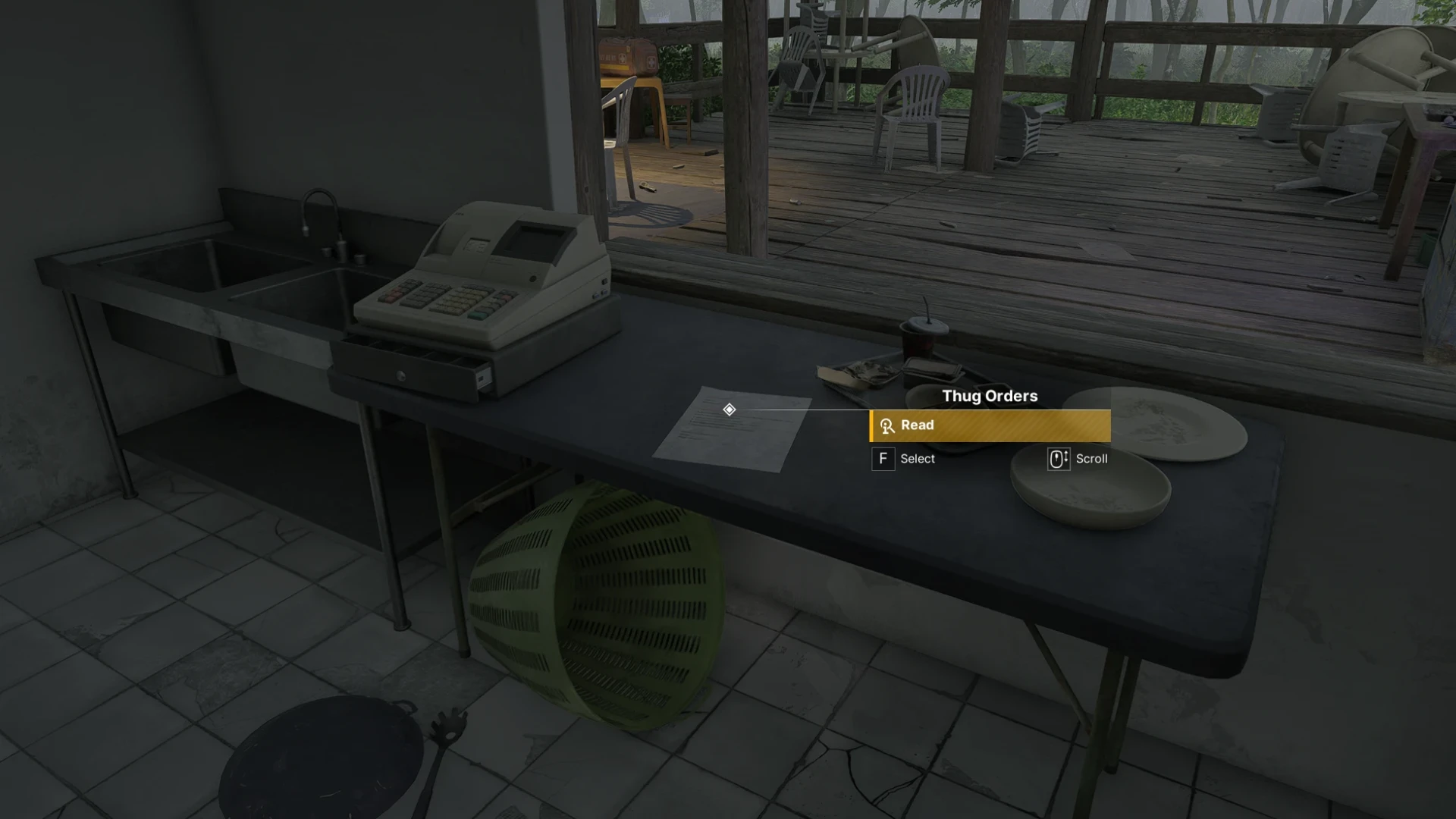This screenshot has width=1456, height=819.
Task: Choose the Read option for Thug Orders
Action: (x=990, y=425)
